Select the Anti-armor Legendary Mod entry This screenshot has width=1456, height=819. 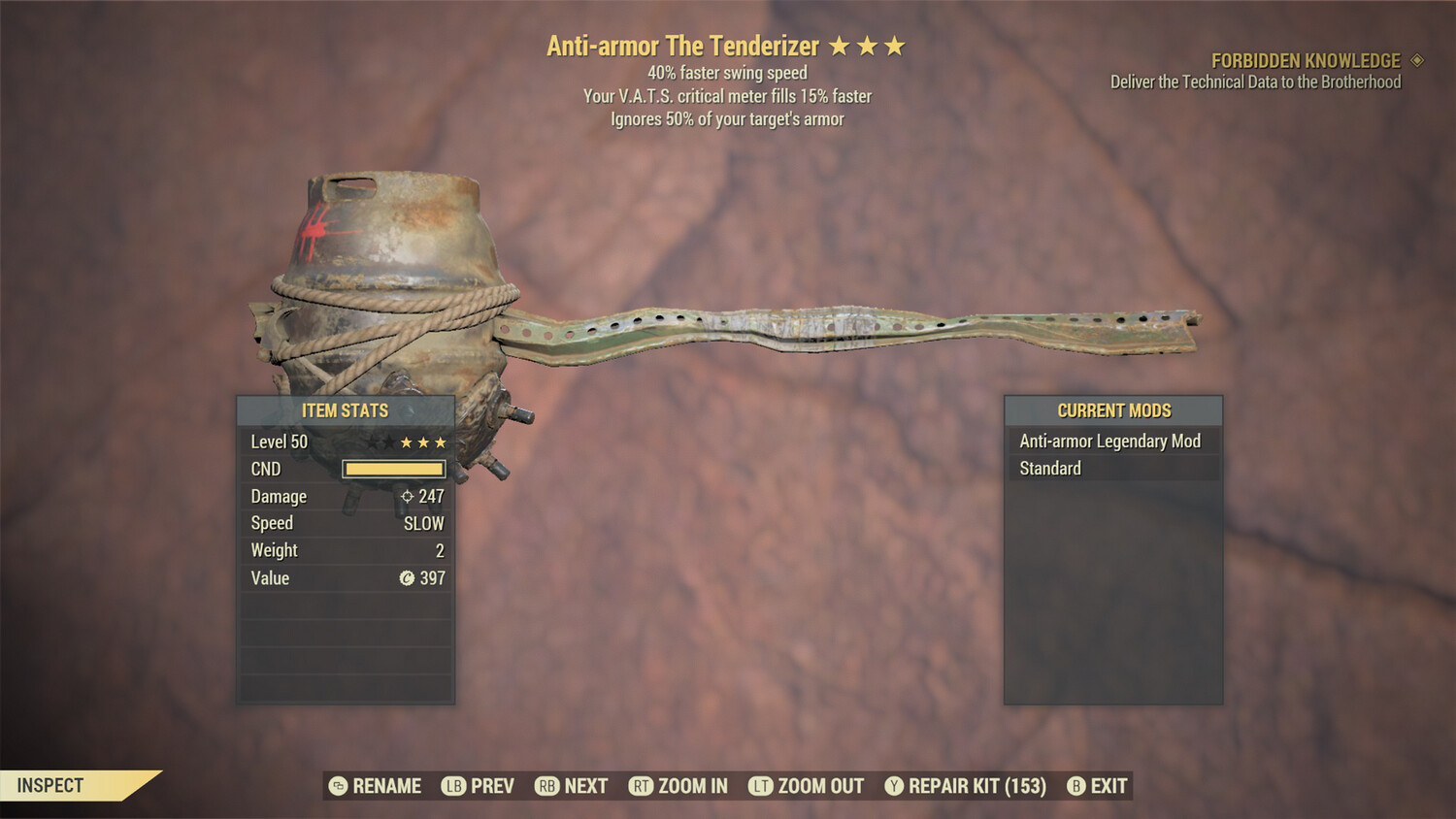[1109, 441]
